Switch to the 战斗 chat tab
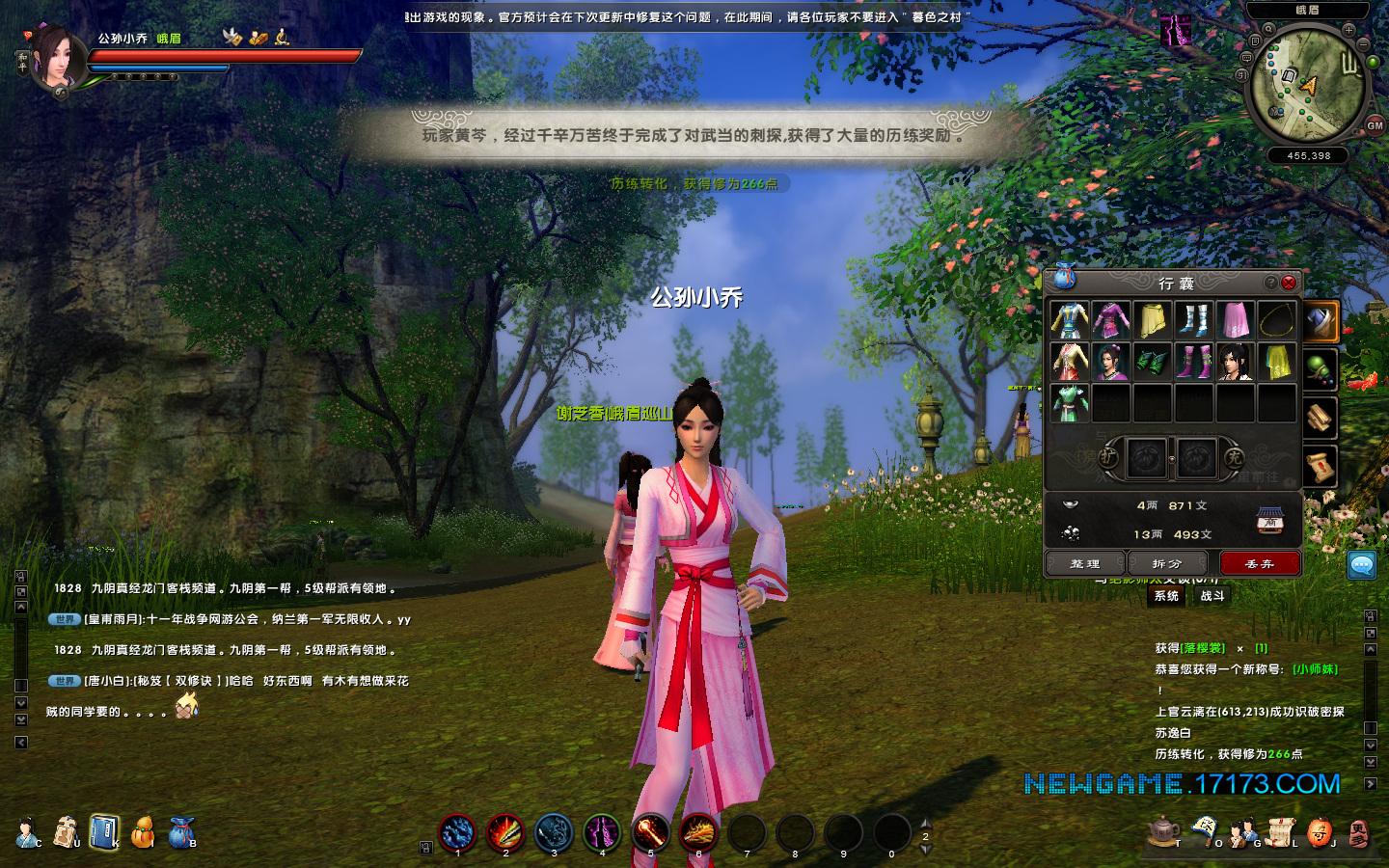The height and width of the screenshot is (868, 1389). (x=1212, y=596)
